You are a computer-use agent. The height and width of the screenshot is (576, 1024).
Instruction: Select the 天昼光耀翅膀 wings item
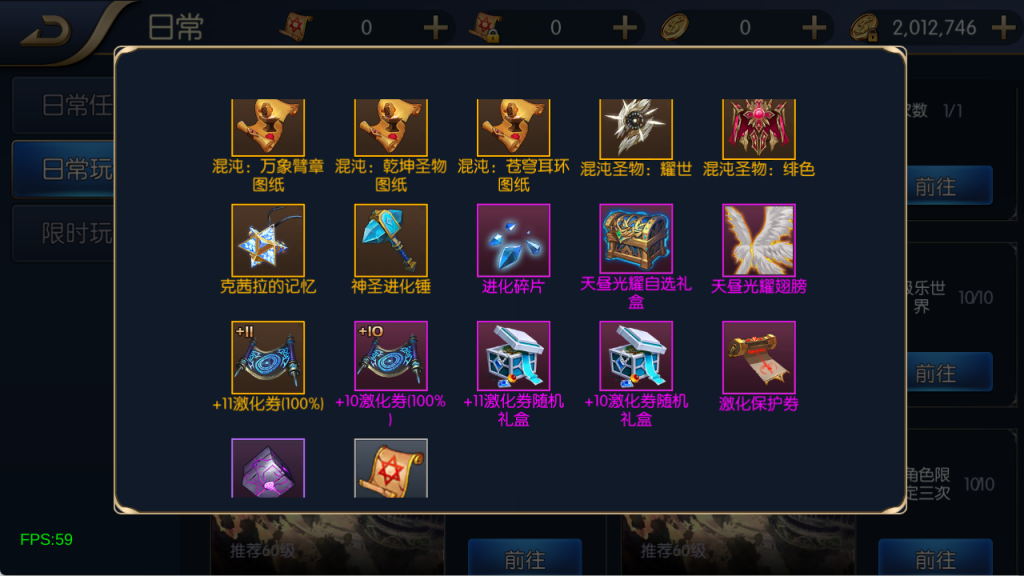(759, 240)
